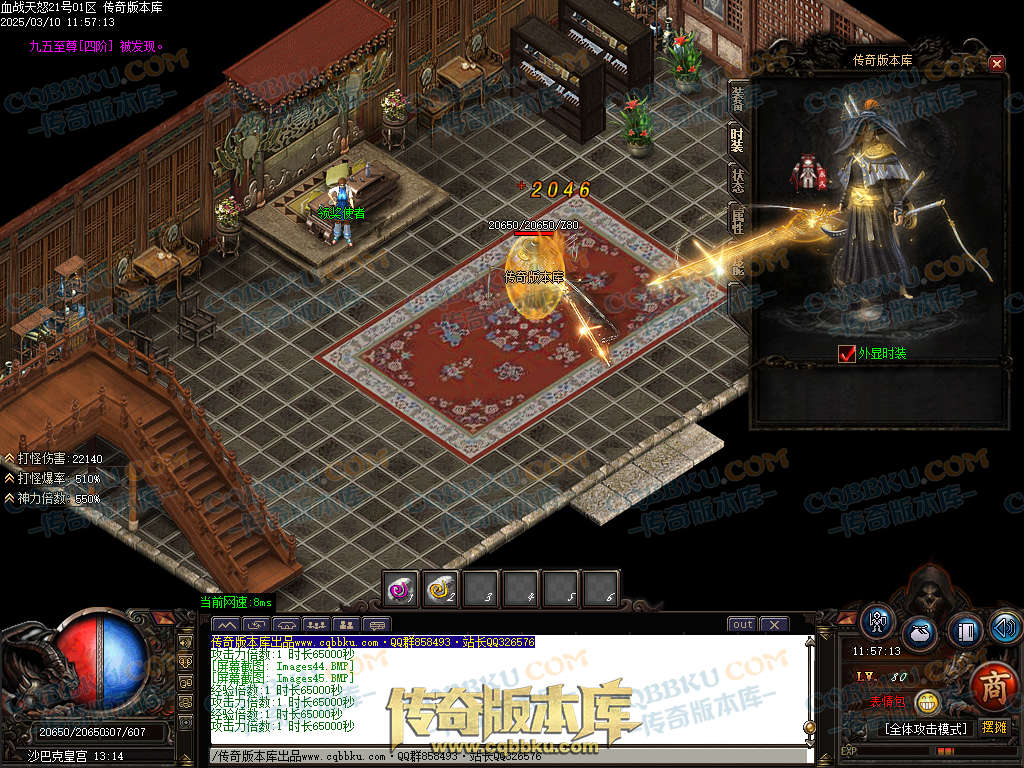
Task: Open the 状态 status tab
Action: [x=738, y=180]
